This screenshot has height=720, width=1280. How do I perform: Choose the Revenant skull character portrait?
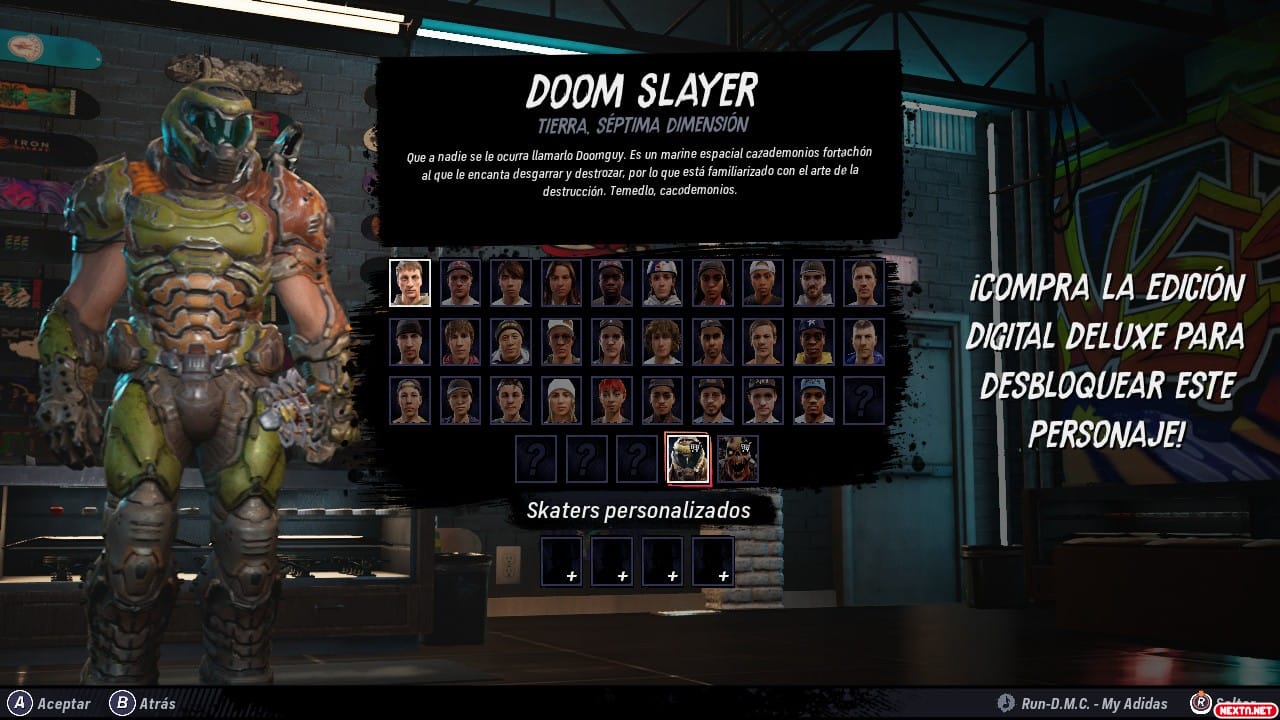click(x=738, y=459)
